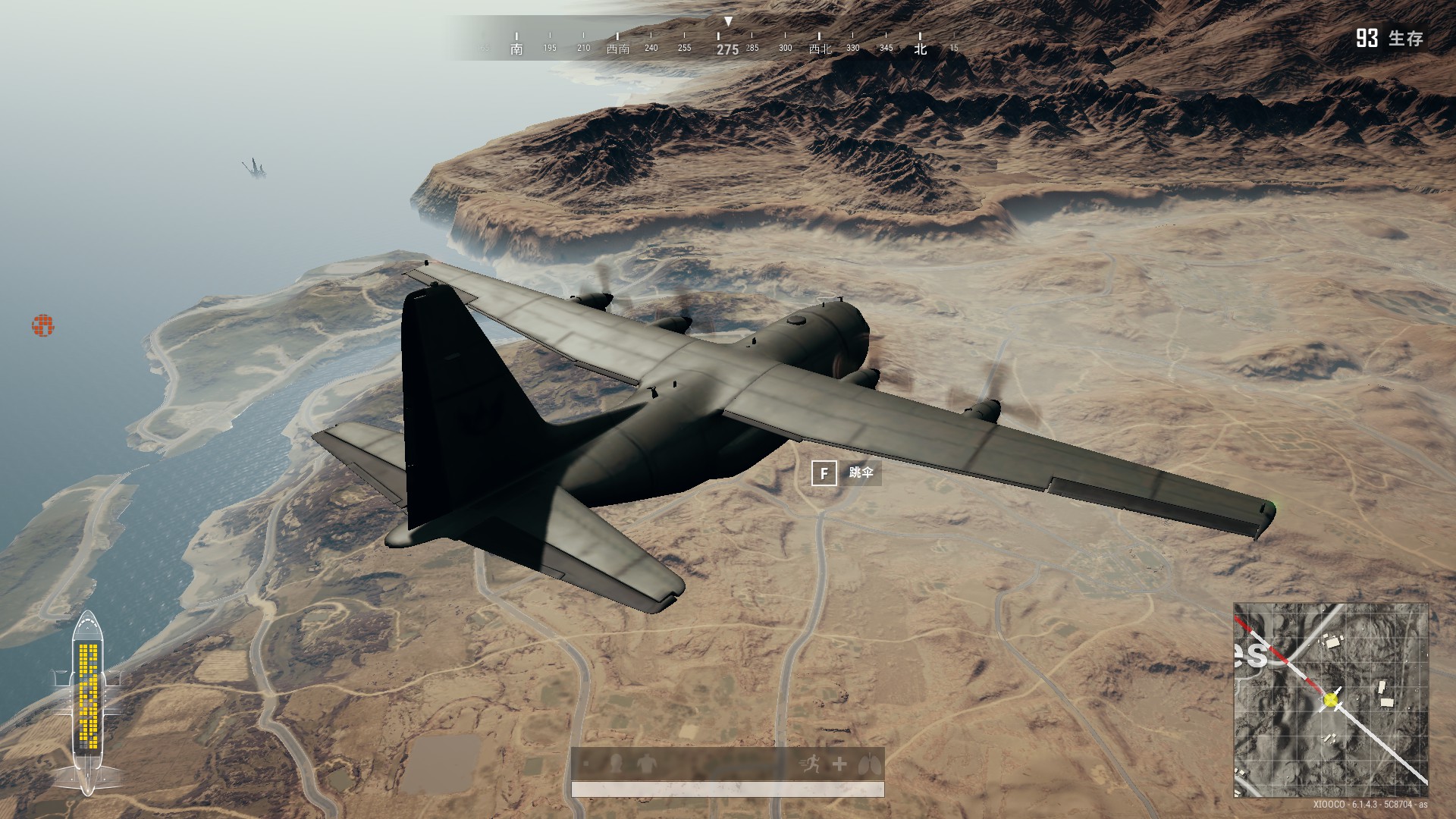Click the running figure status icon
Image resolution: width=1456 pixels, height=819 pixels.
[811, 764]
